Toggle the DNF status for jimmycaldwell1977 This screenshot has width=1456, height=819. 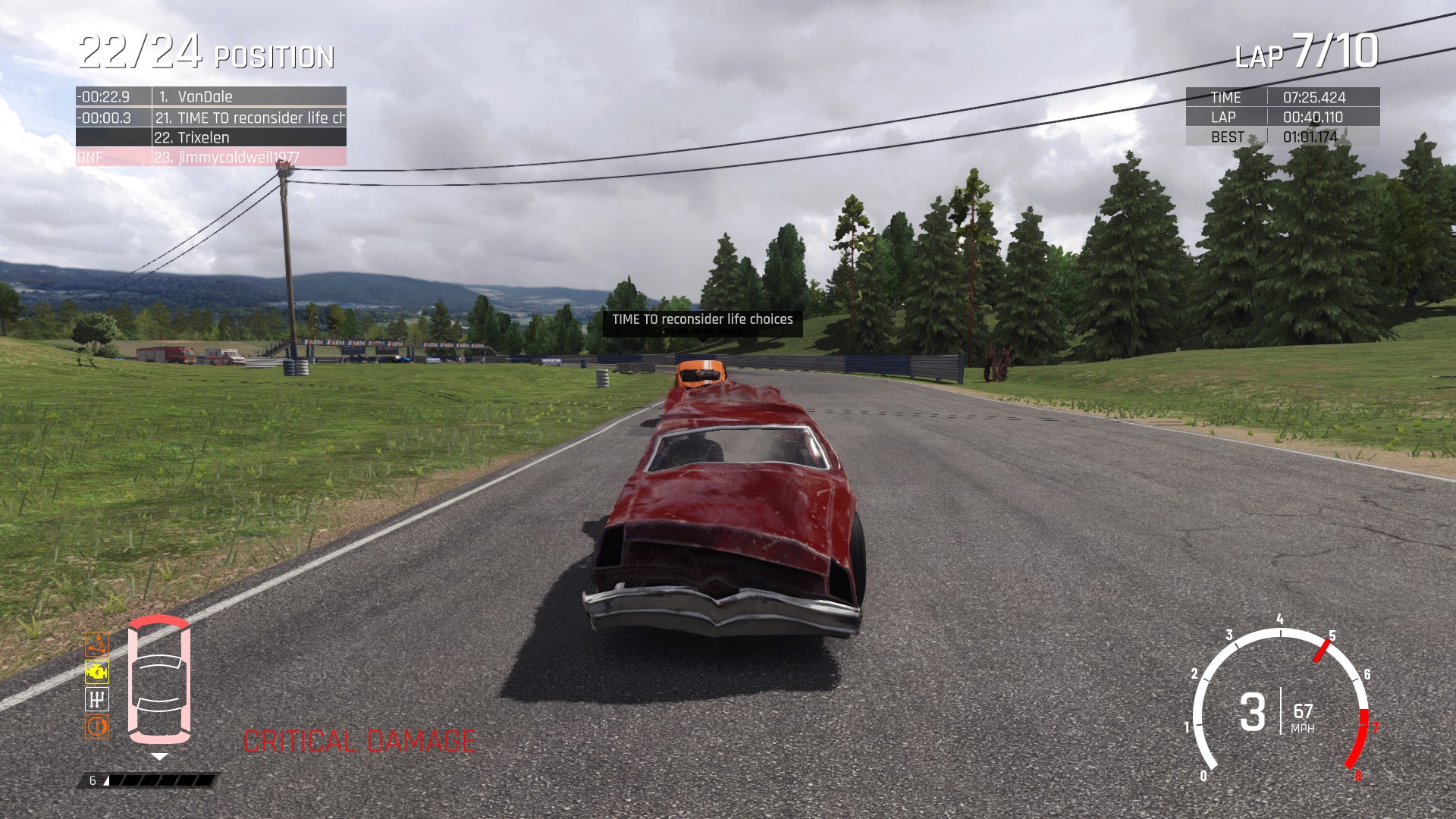point(91,157)
